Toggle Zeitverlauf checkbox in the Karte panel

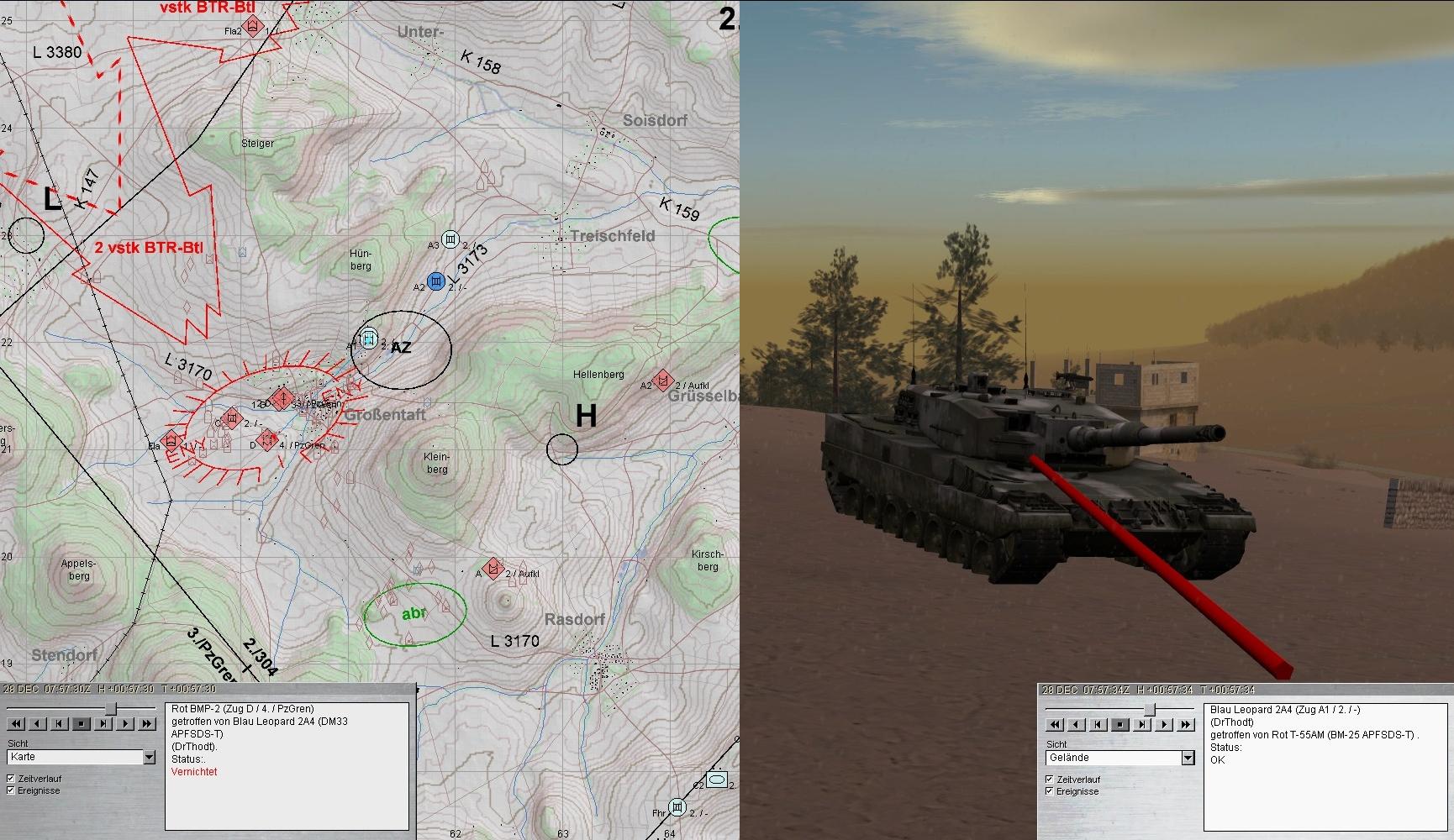(11, 779)
